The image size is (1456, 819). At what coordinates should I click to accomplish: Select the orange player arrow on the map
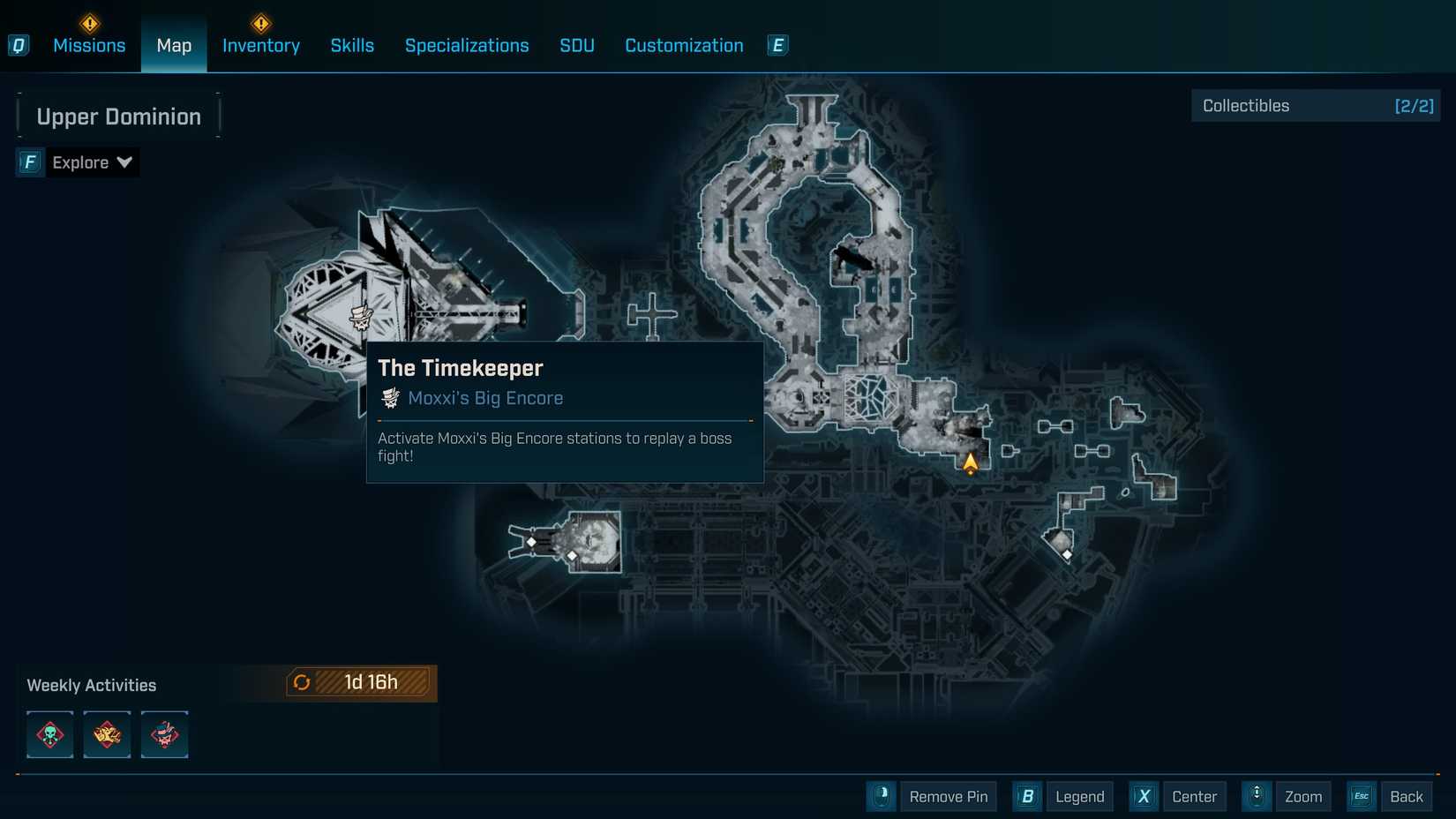pyautogui.click(x=969, y=463)
